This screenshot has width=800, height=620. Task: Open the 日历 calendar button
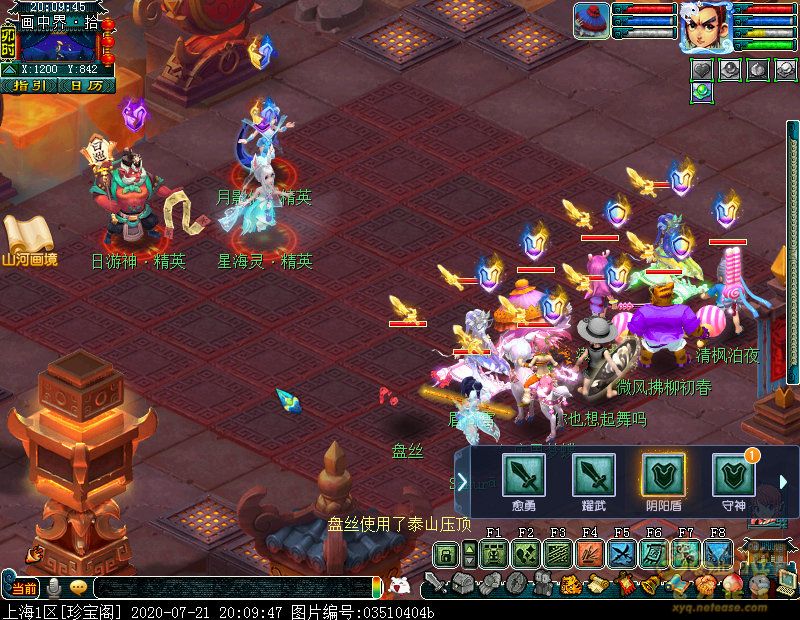tap(86, 86)
